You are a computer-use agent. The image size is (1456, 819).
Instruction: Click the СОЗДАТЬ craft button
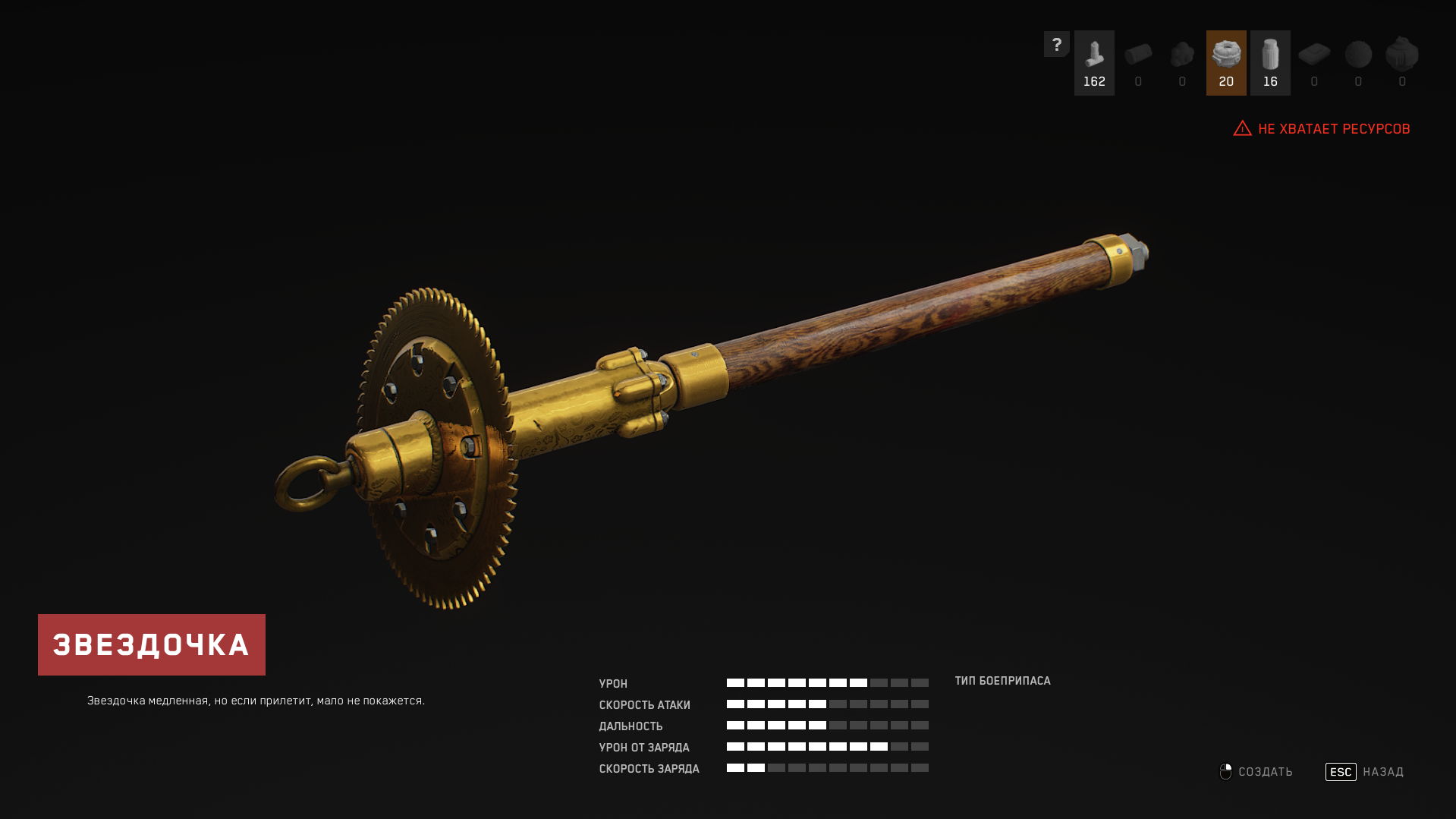(1257, 772)
